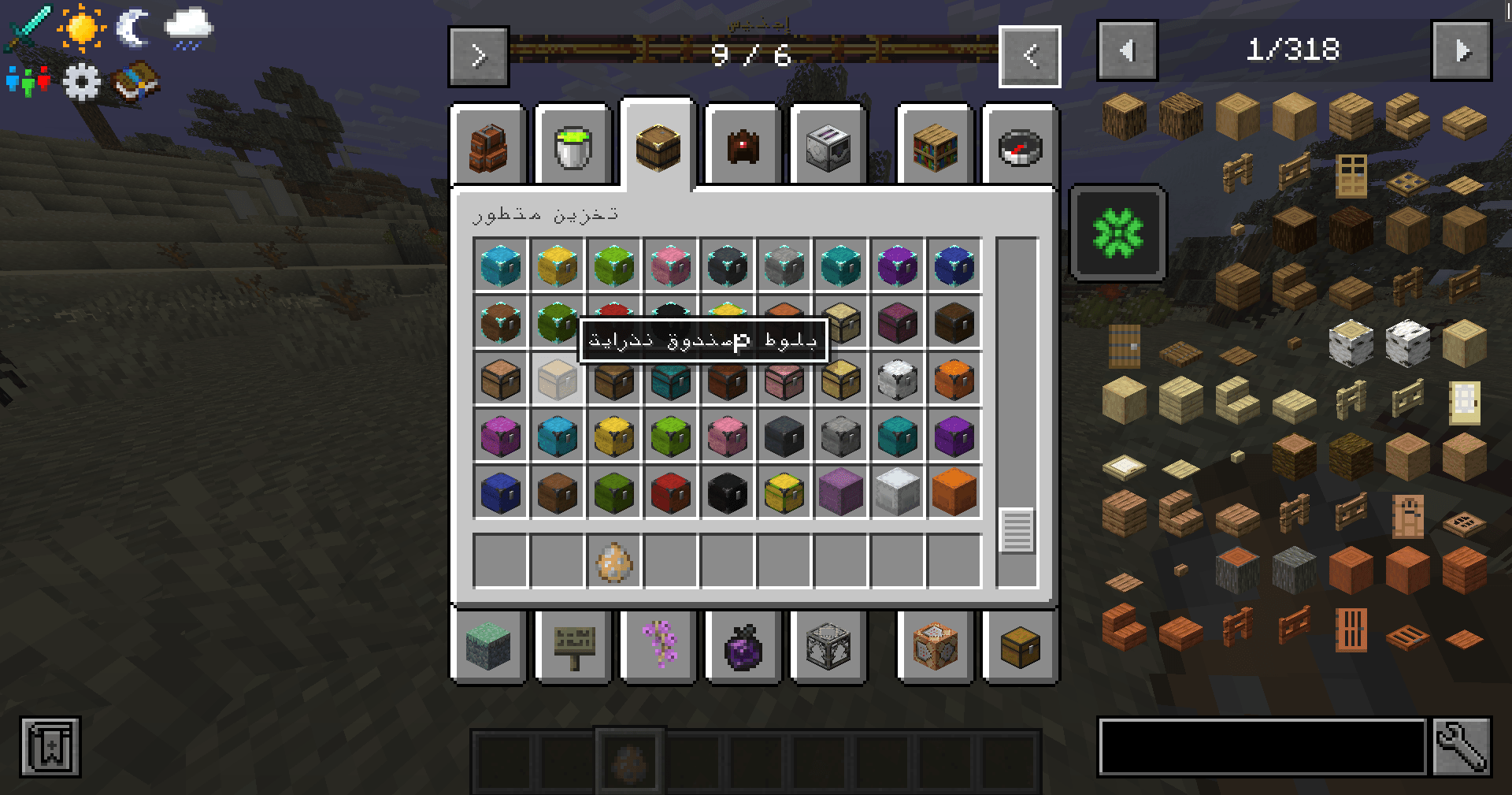
Task: Select the purple potion flask tab
Action: (743, 646)
